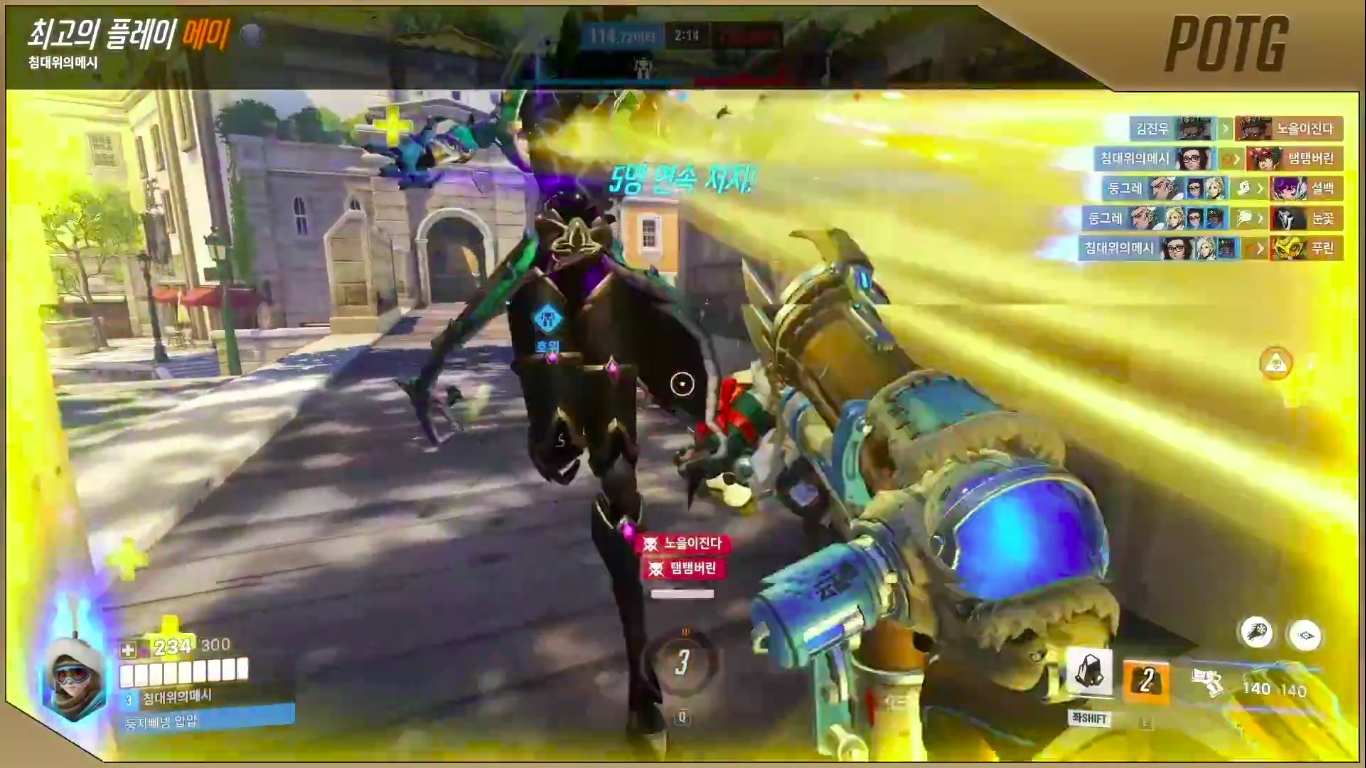The height and width of the screenshot is (768, 1366).
Task: Select the kill feed row eliminating 푸린
Action: point(1210,248)
